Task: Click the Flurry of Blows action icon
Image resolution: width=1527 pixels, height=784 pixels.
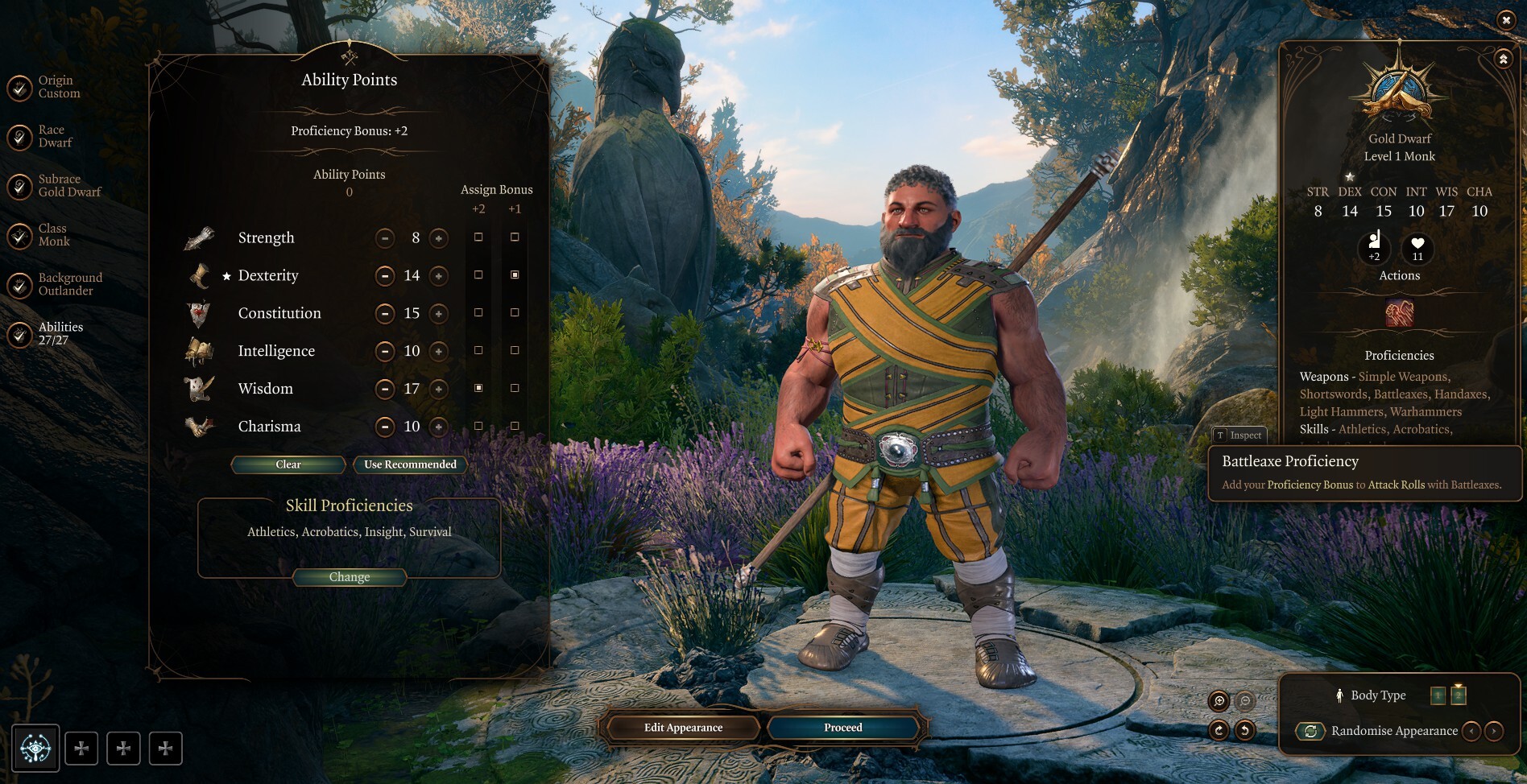Action: click(x=1399, y=314)
